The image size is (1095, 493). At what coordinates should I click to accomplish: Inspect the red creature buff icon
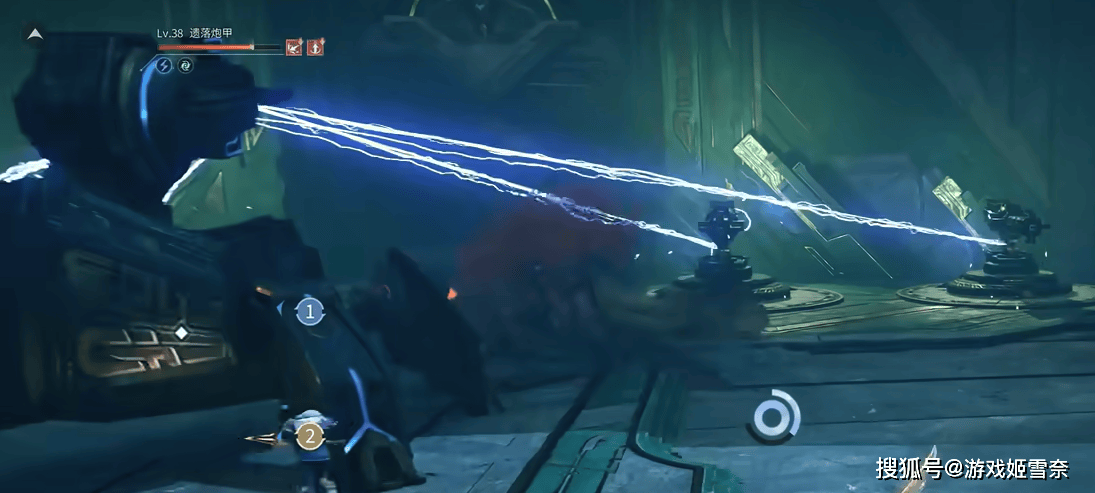pyautogui.click(x=294, y=46)
